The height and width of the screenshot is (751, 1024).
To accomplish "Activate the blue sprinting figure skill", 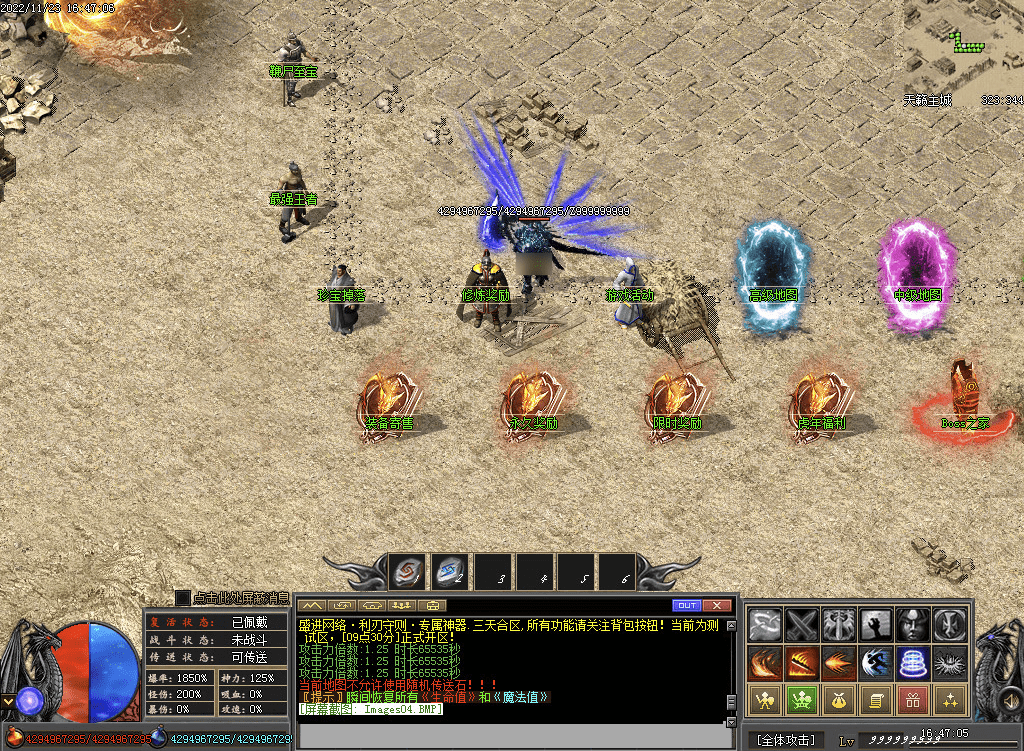I will [x=875, y=662].
